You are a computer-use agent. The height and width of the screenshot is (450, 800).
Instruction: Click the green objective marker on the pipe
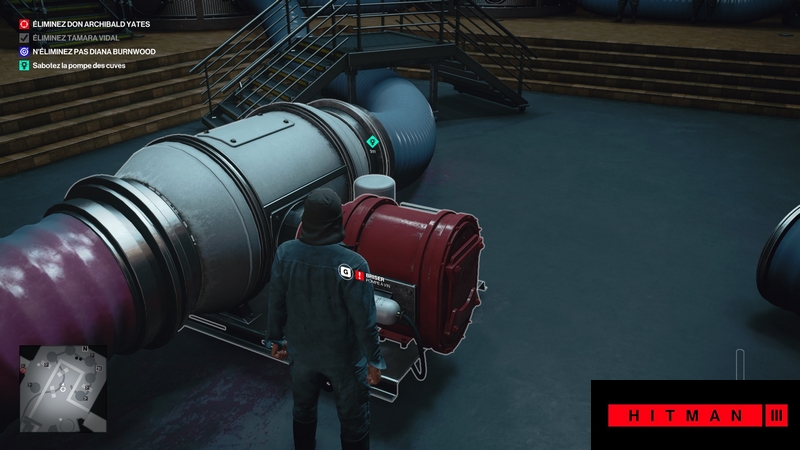click(373, 142)
